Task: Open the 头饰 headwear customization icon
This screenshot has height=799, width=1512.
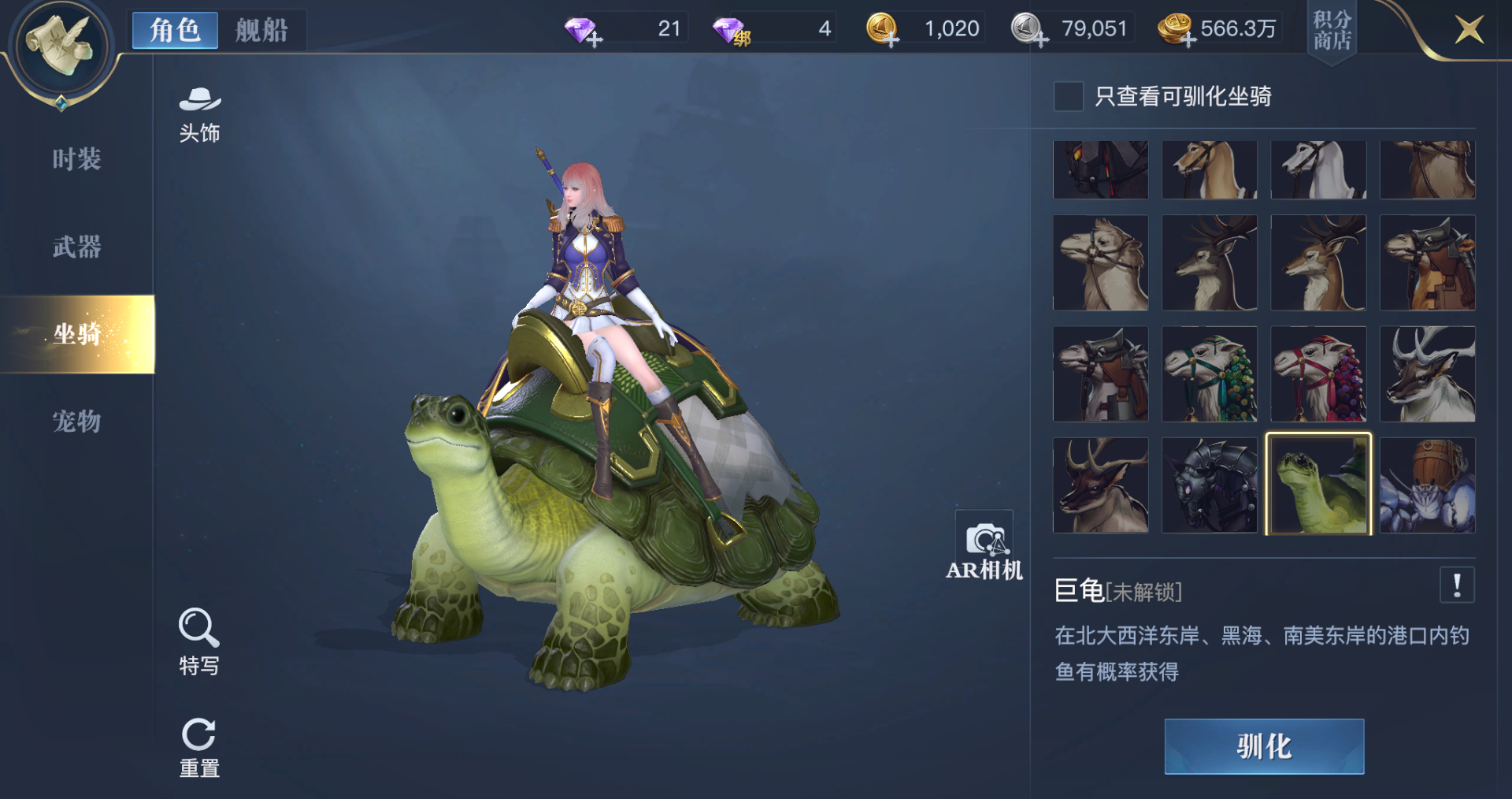Action: tap(201, 108)
